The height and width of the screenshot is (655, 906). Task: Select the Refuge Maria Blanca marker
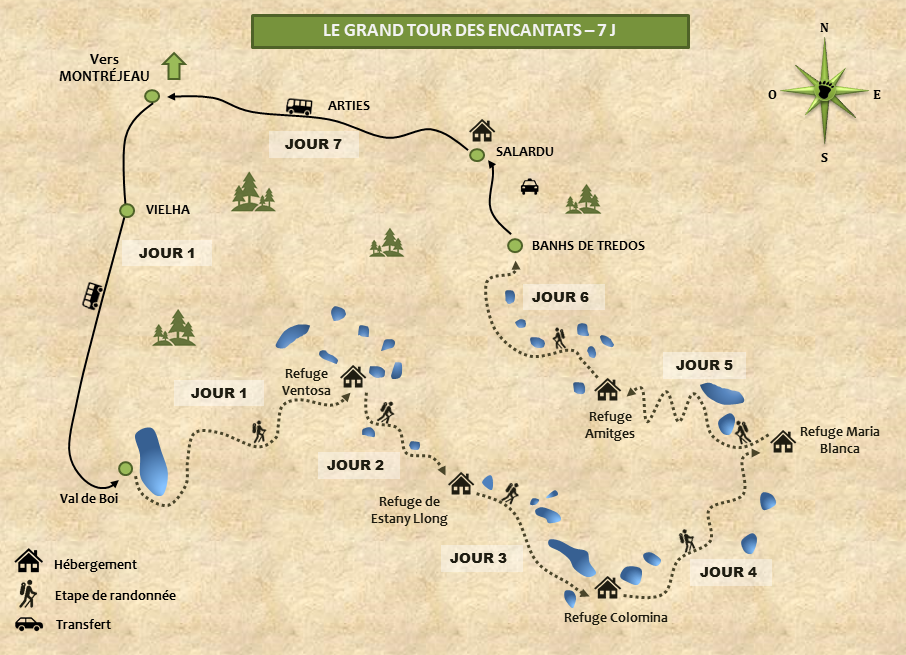click(x=782, y=440)
